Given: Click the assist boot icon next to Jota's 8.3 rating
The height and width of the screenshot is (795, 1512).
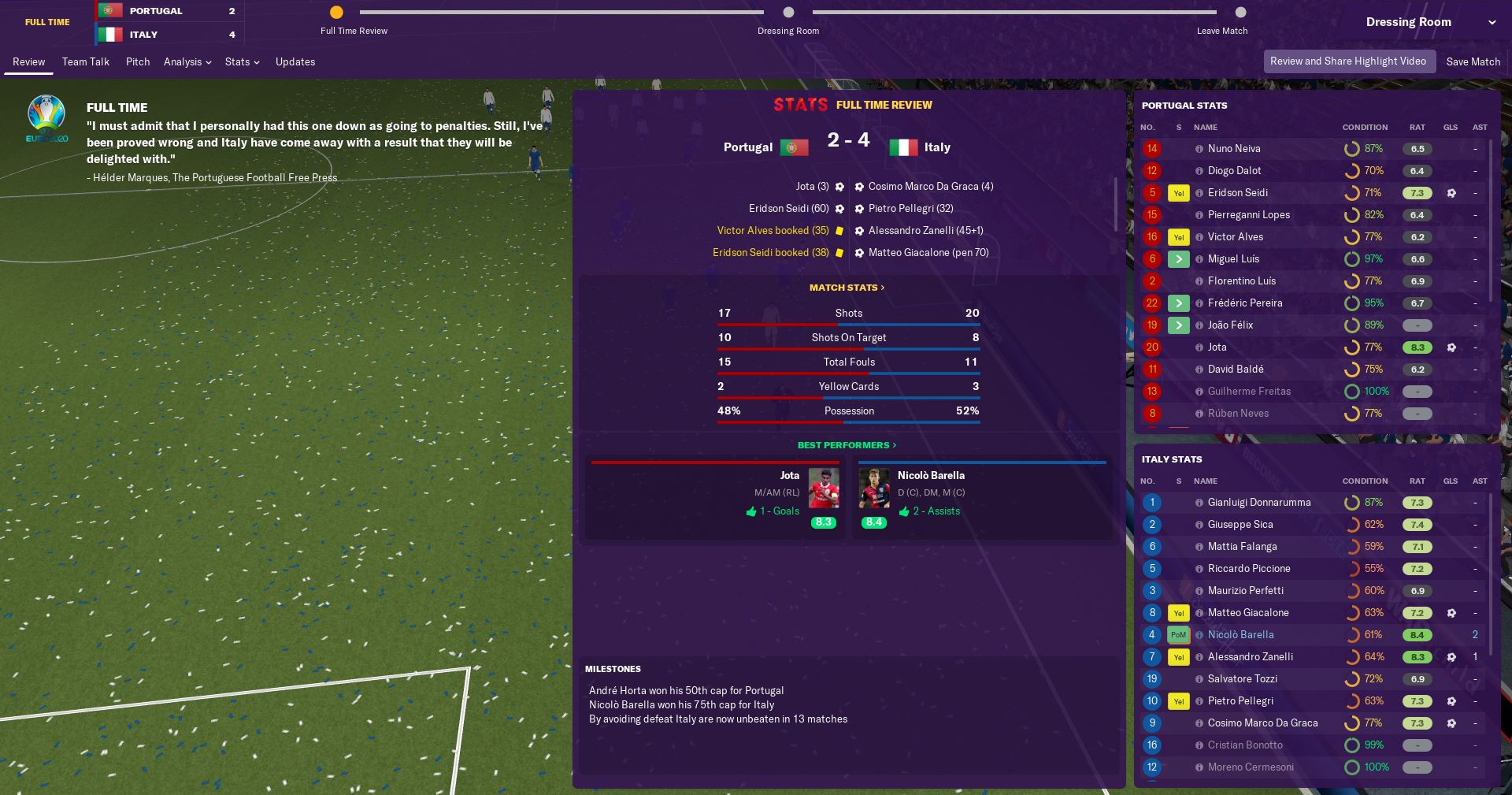Looking at the screenshot, I should click(x=1452, y=347).
